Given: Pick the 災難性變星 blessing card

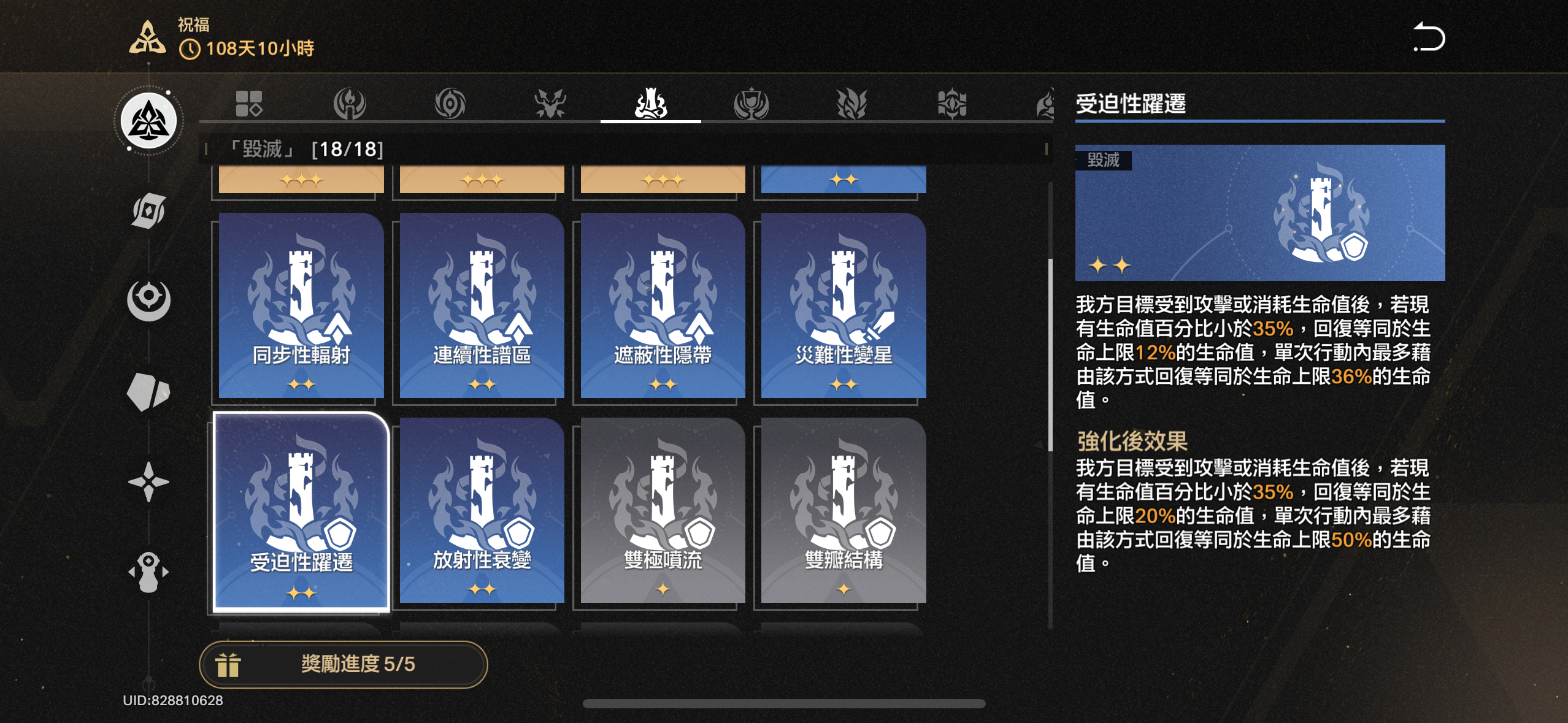Looking at the screenshot, I should pos(844,305).
